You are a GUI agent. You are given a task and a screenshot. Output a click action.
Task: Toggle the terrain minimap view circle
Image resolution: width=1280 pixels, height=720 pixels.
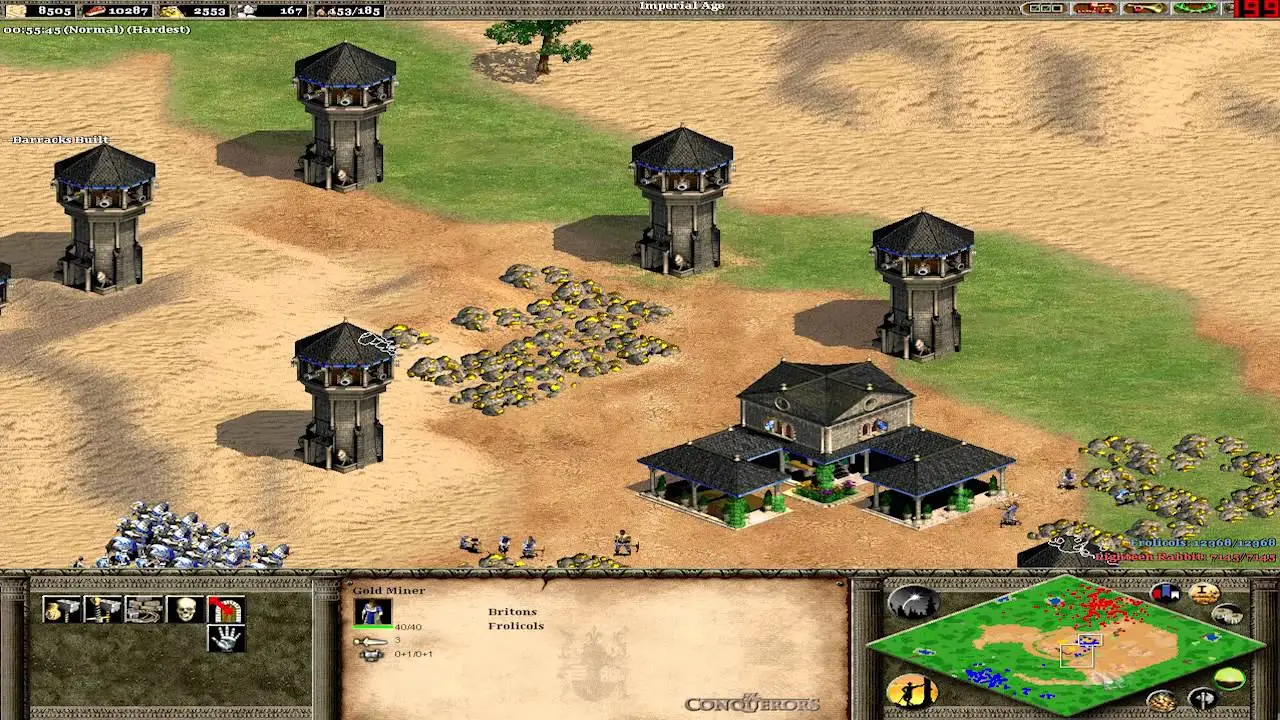click(x=1230, y=678)
